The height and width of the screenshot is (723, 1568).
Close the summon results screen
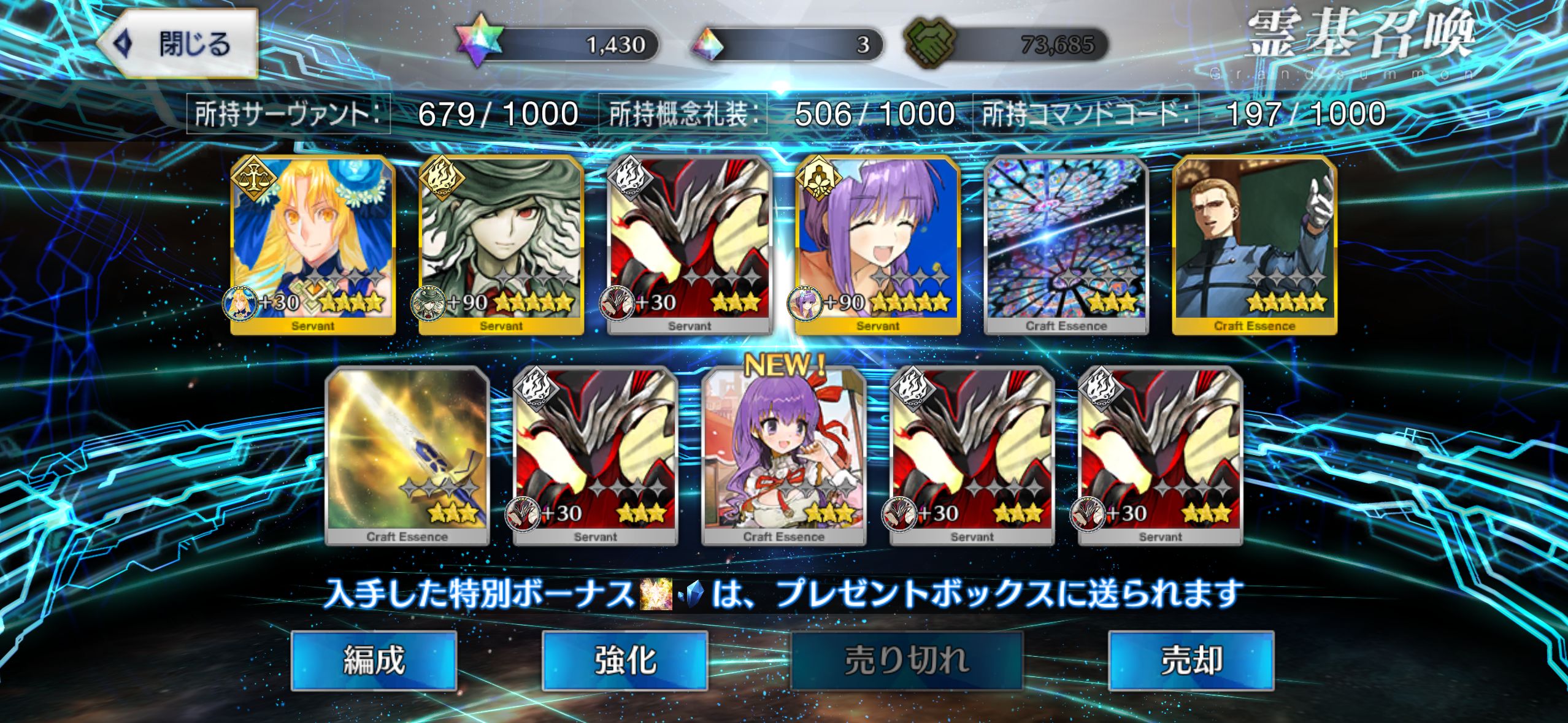point(177,44)
